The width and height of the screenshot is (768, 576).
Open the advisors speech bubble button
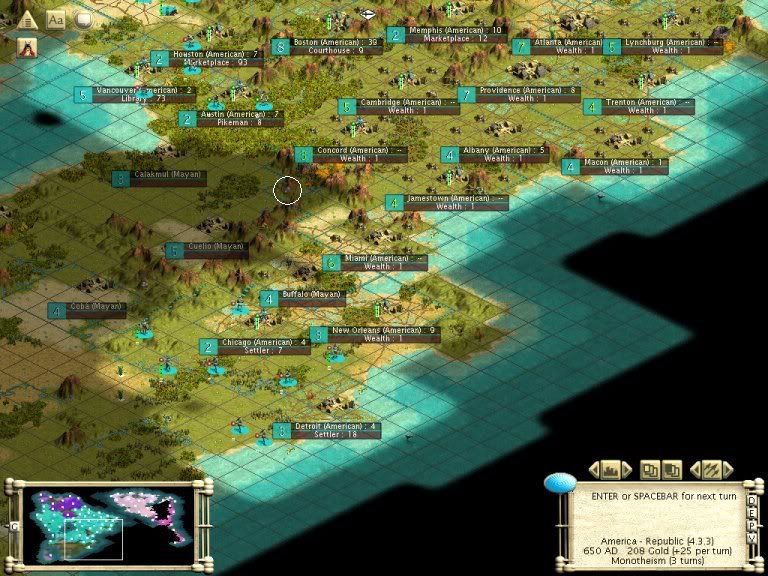(84, 18)
